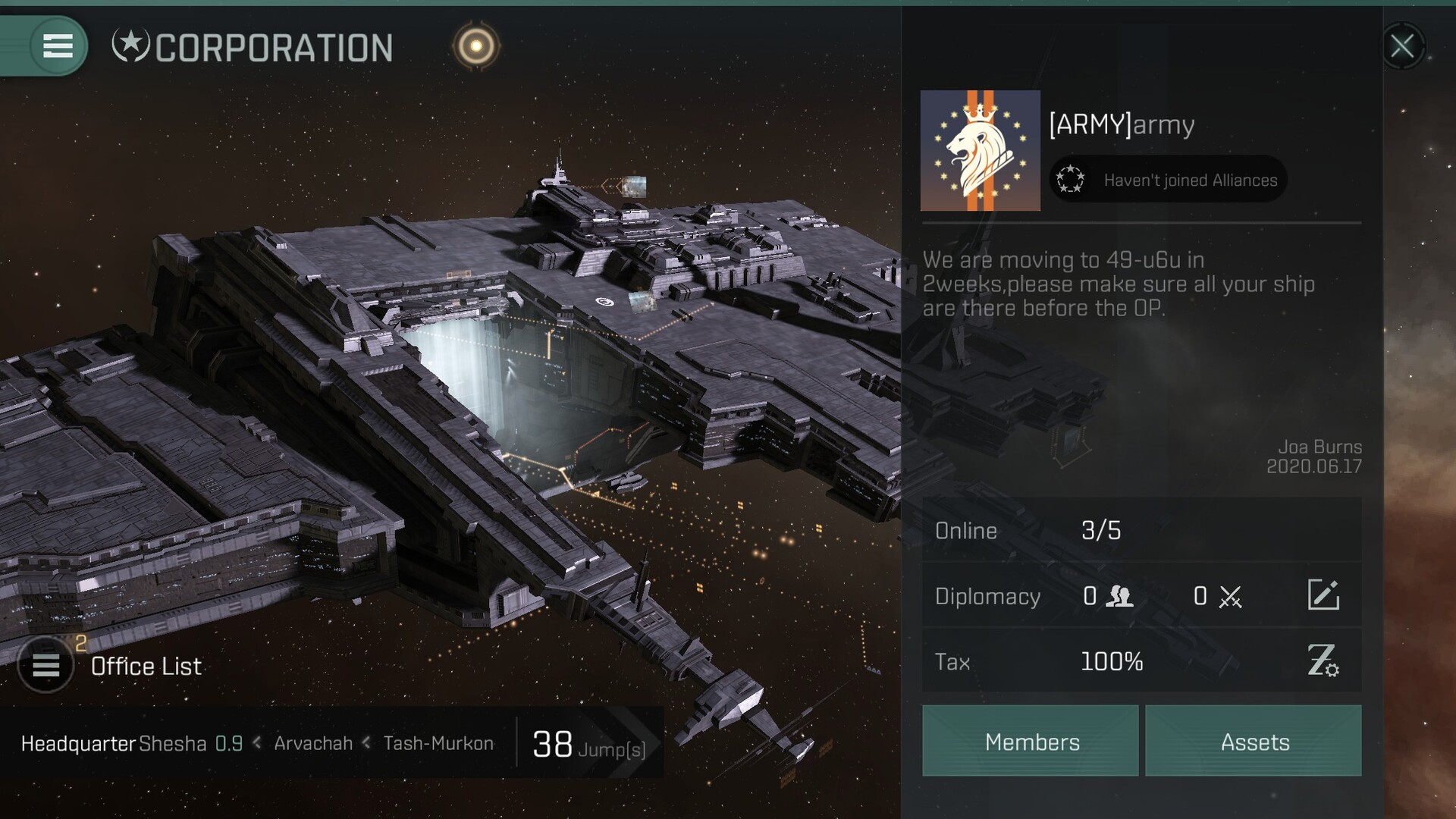Close the Corporation window
The width and height of the screenshot is (1456, 819).
pos(1401,46)
